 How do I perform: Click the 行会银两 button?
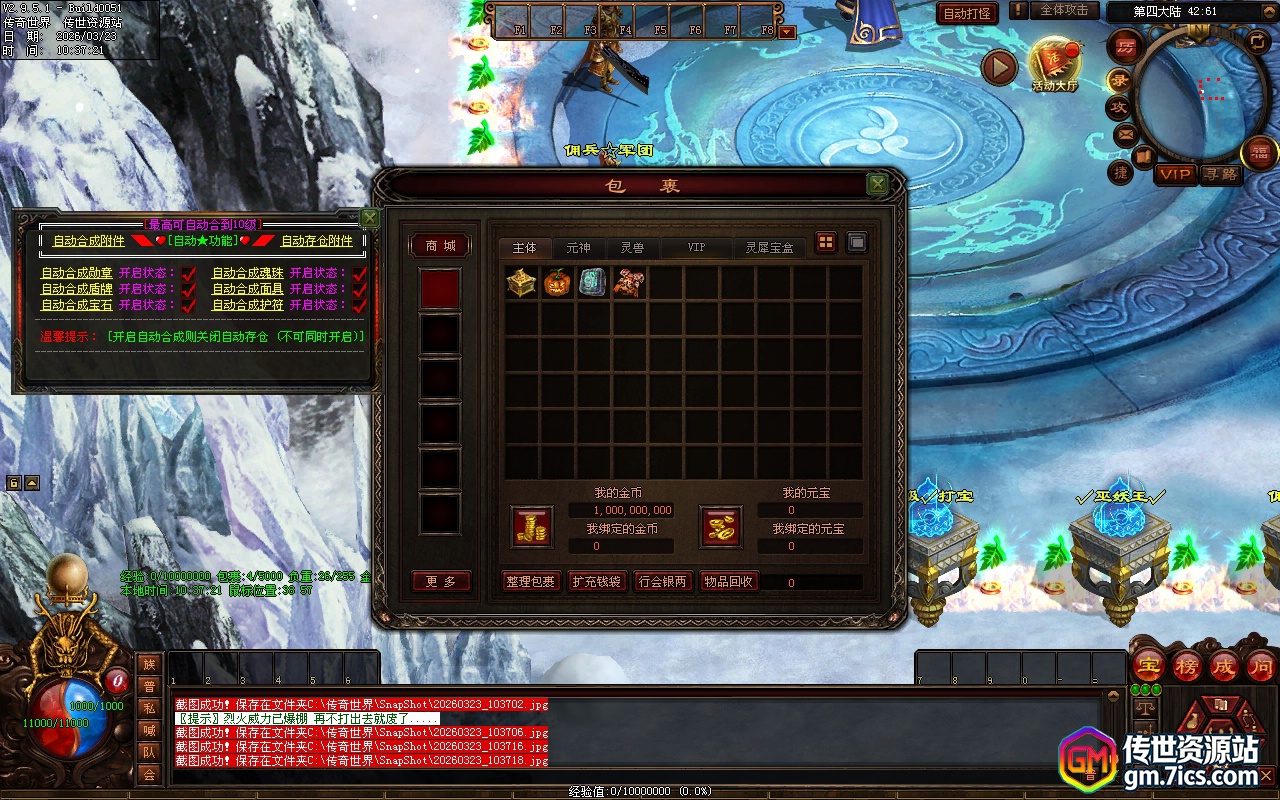663,582
